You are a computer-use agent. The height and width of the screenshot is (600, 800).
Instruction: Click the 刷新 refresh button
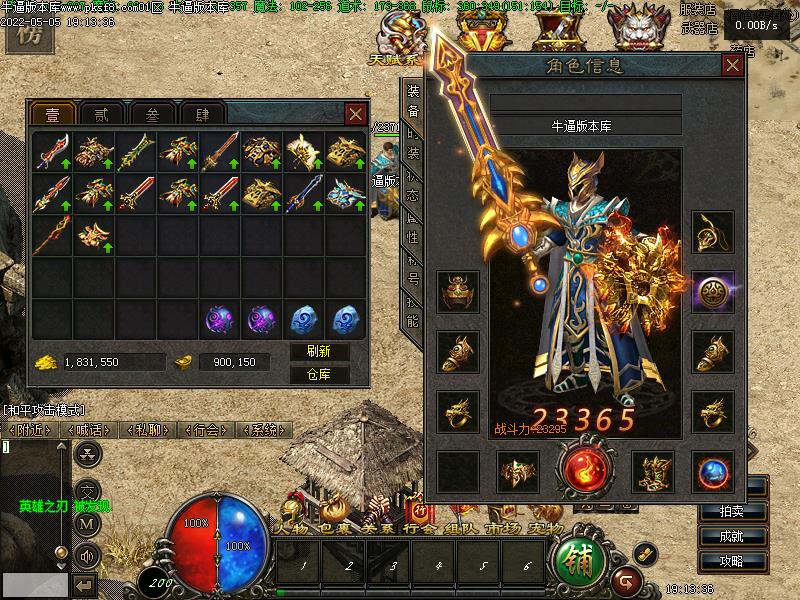pos(319,352)
